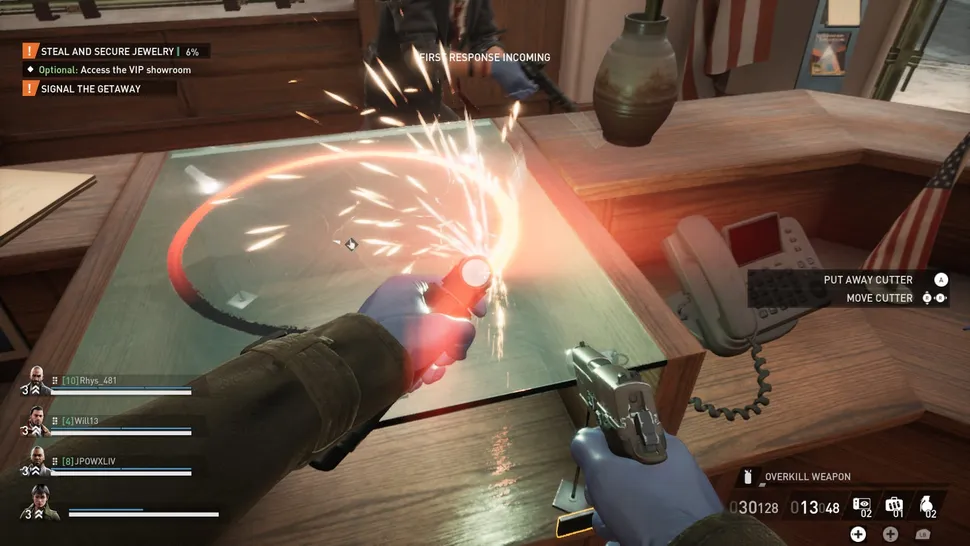
Task: Select the Signal the Getaway objective
Action: click(x=90, y=88)
